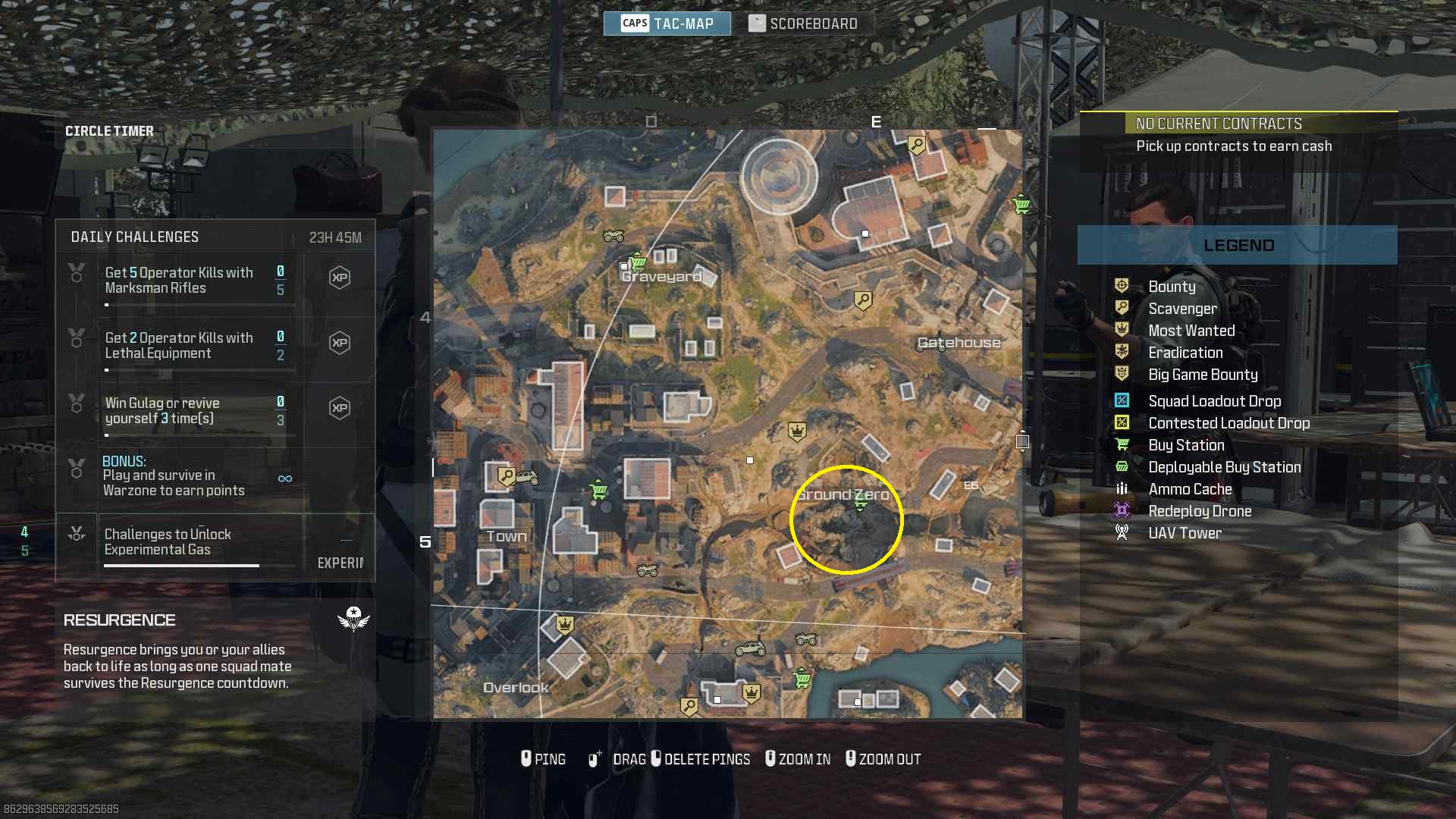Select the Buy Station cart icon near Town
The image size is (1456, 819).
pyautogui.click(x=598, y=491)
